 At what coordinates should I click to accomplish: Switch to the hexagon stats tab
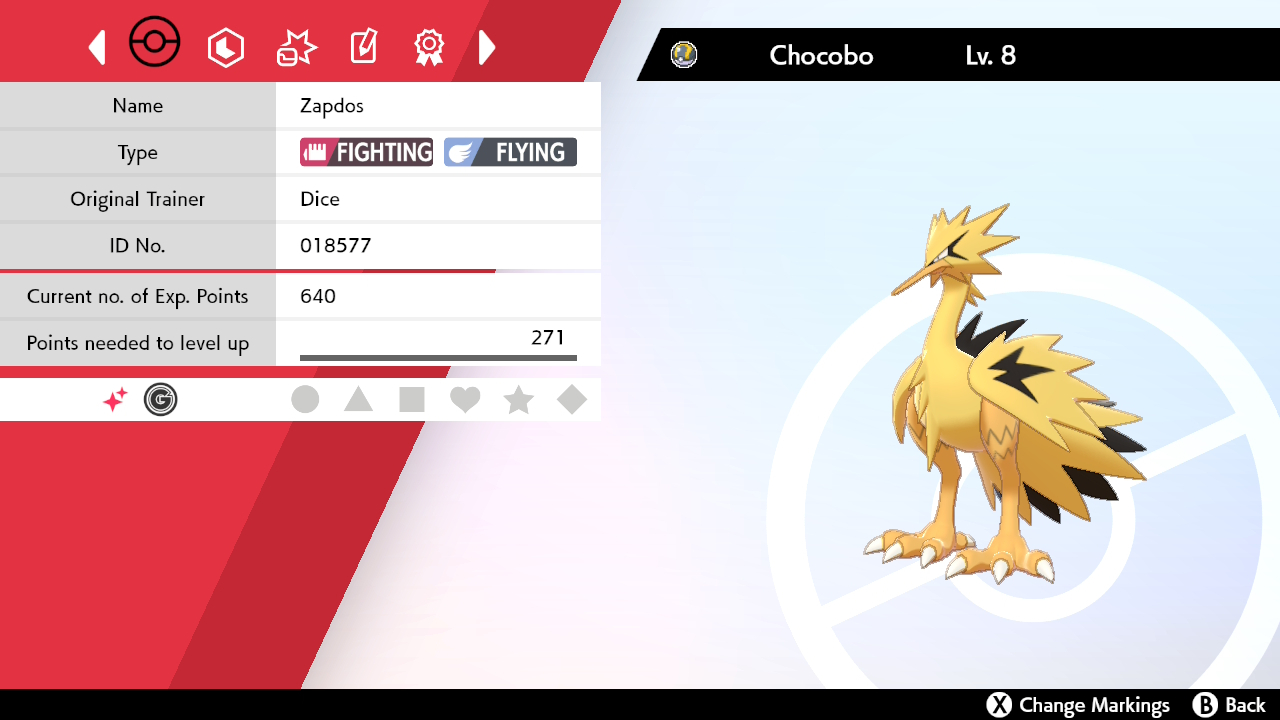point(226,47)
